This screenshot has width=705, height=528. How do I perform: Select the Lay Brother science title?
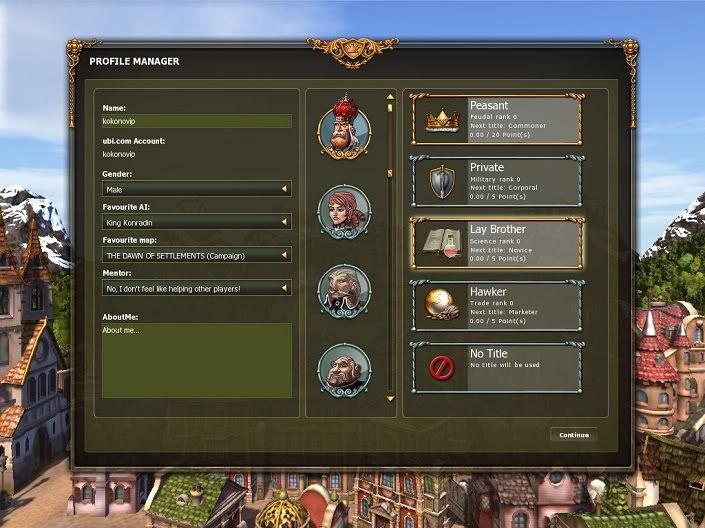coord(496,244)
